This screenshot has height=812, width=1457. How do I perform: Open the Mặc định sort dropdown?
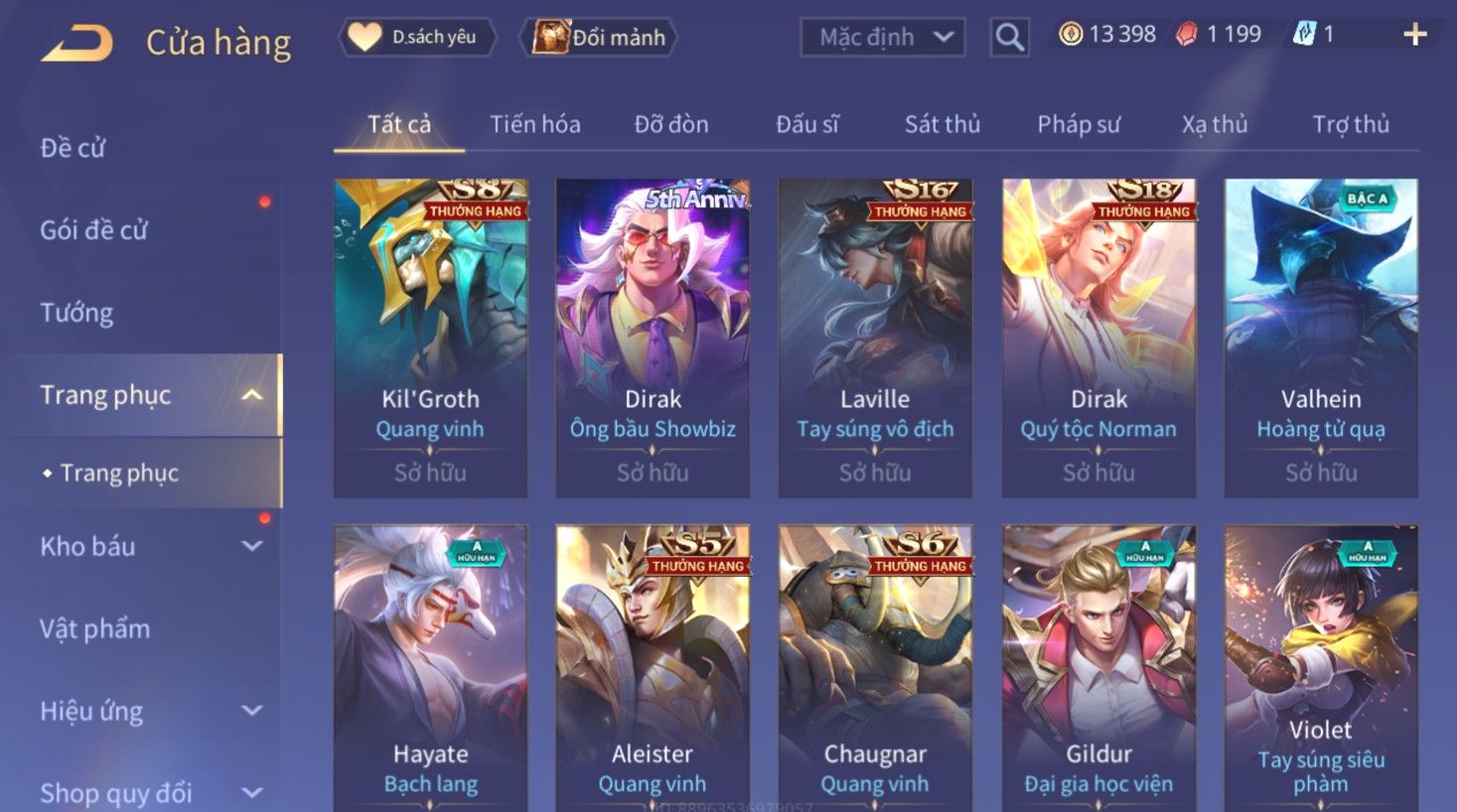pos(882,38)
